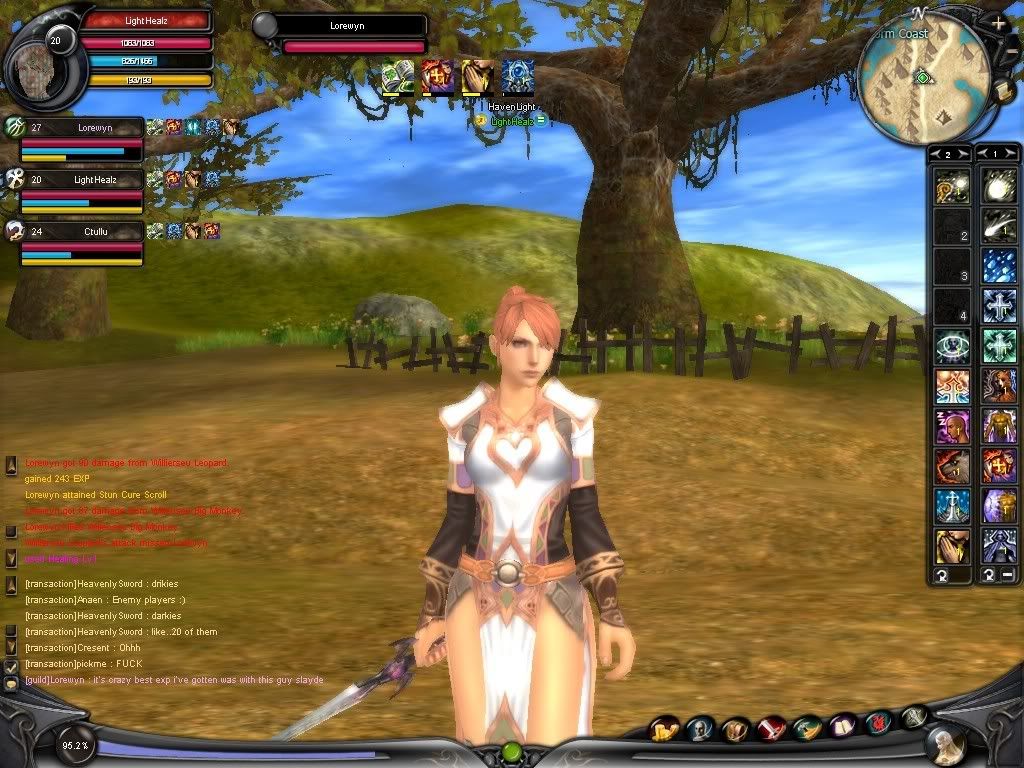Open the book menu icon
The height and width of the screenshot is (768, 1024).
(x=843, y=726)
